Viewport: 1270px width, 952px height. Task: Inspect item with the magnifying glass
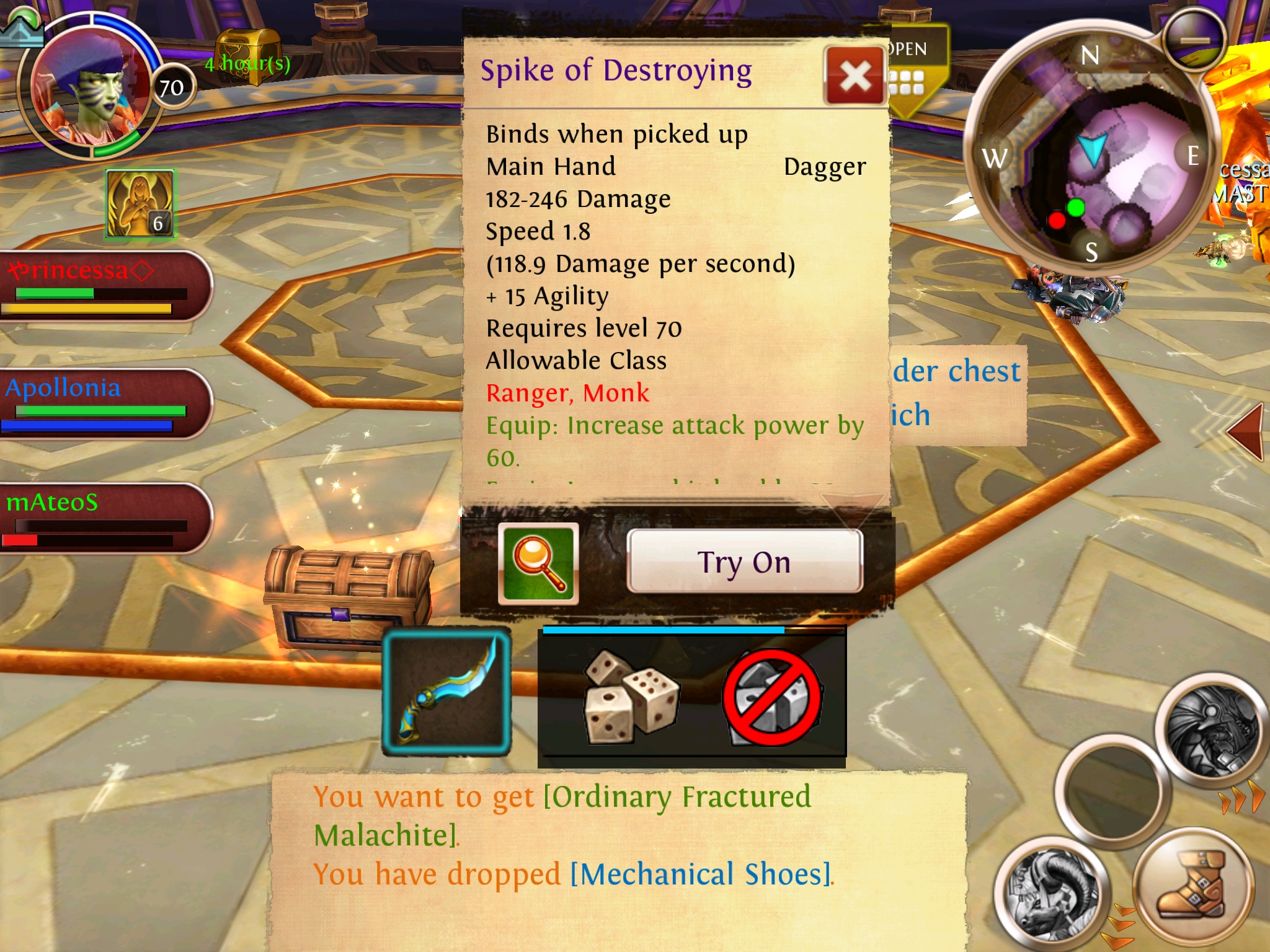(x=538, y=563)
